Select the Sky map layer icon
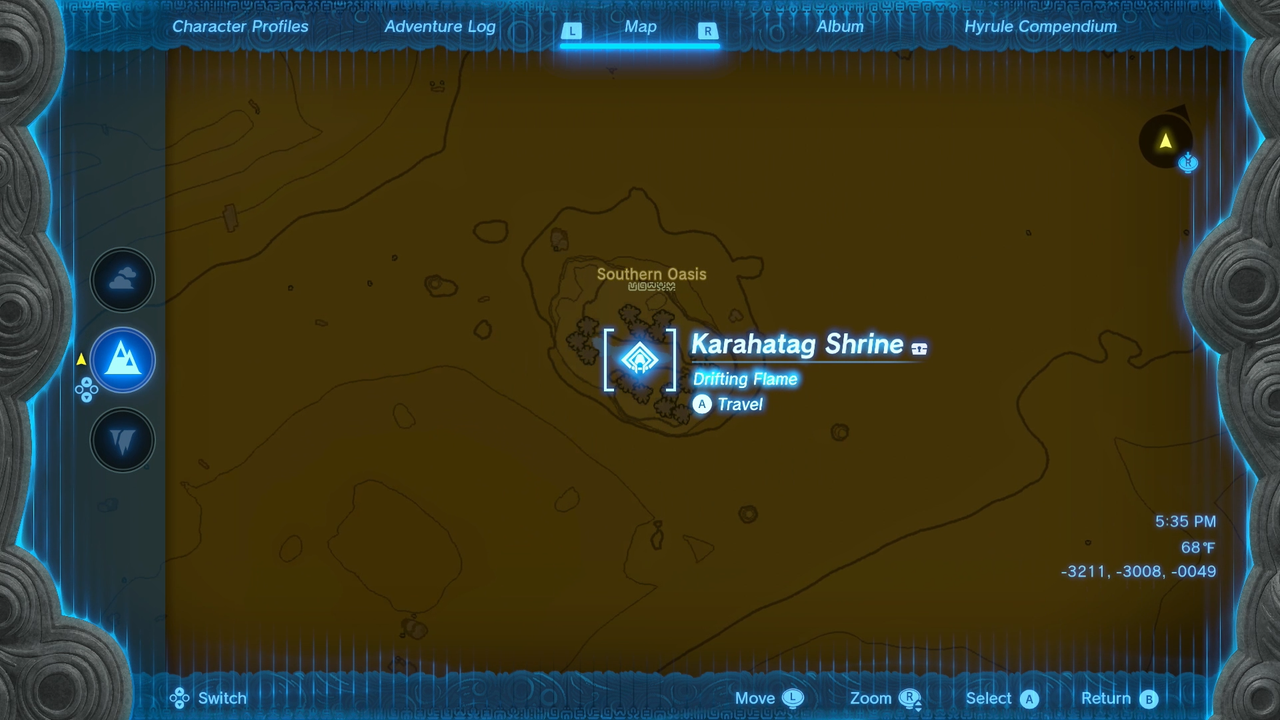This screenshot has height=720, width=1280. [x=122, y=280]
